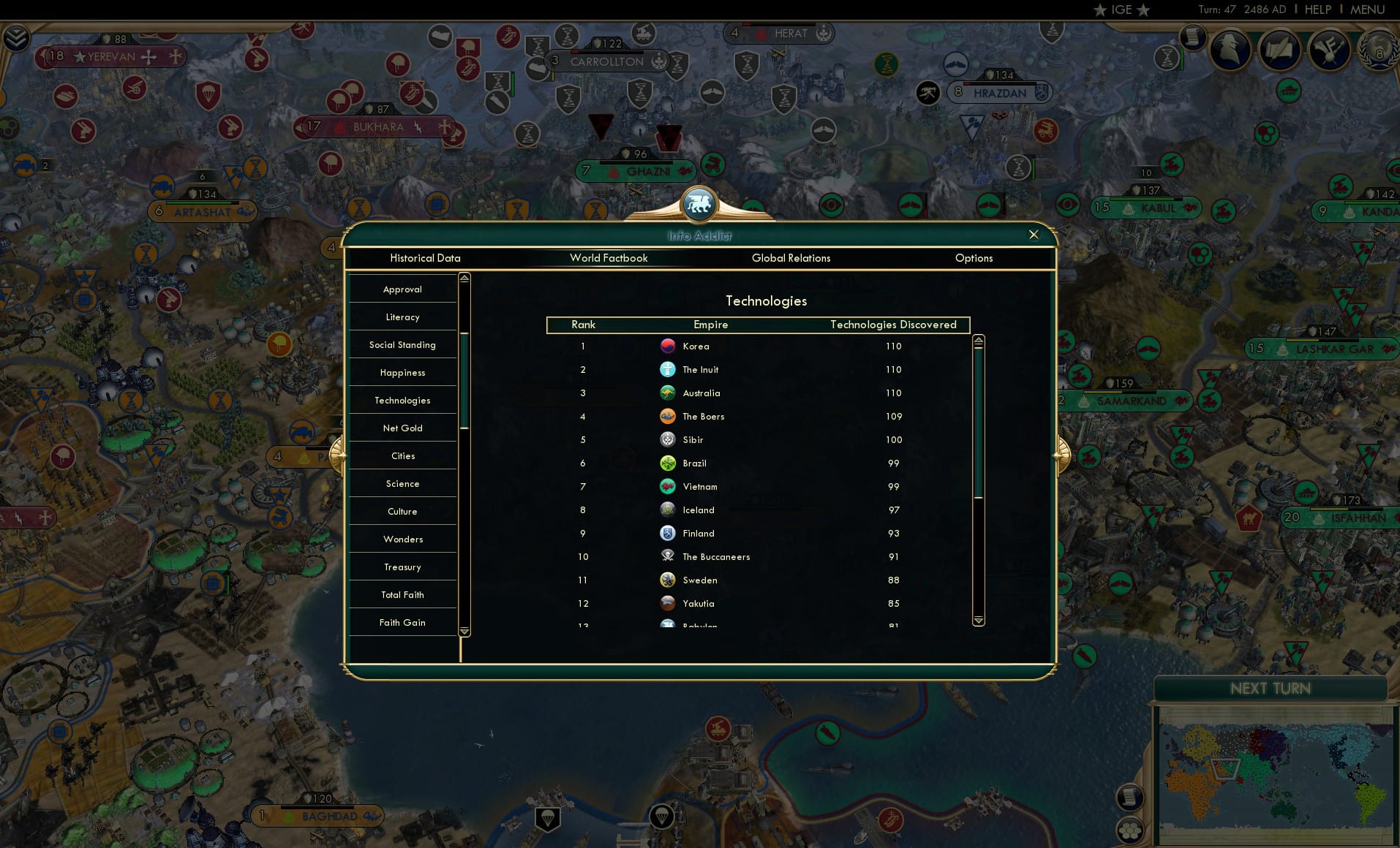Click left panel arrow for previous page

click(x=337, y=454)
